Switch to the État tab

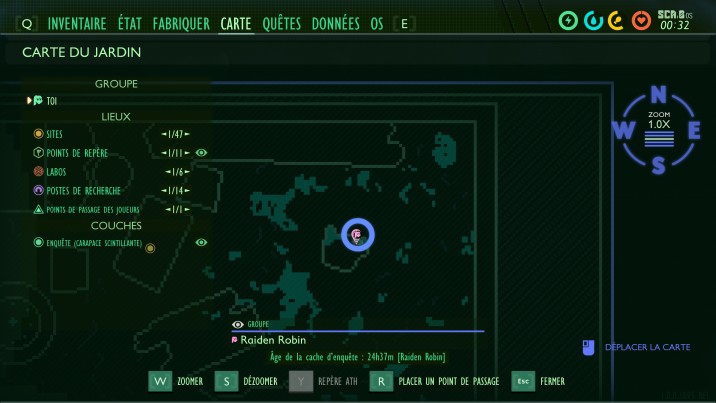click(130, 23)
